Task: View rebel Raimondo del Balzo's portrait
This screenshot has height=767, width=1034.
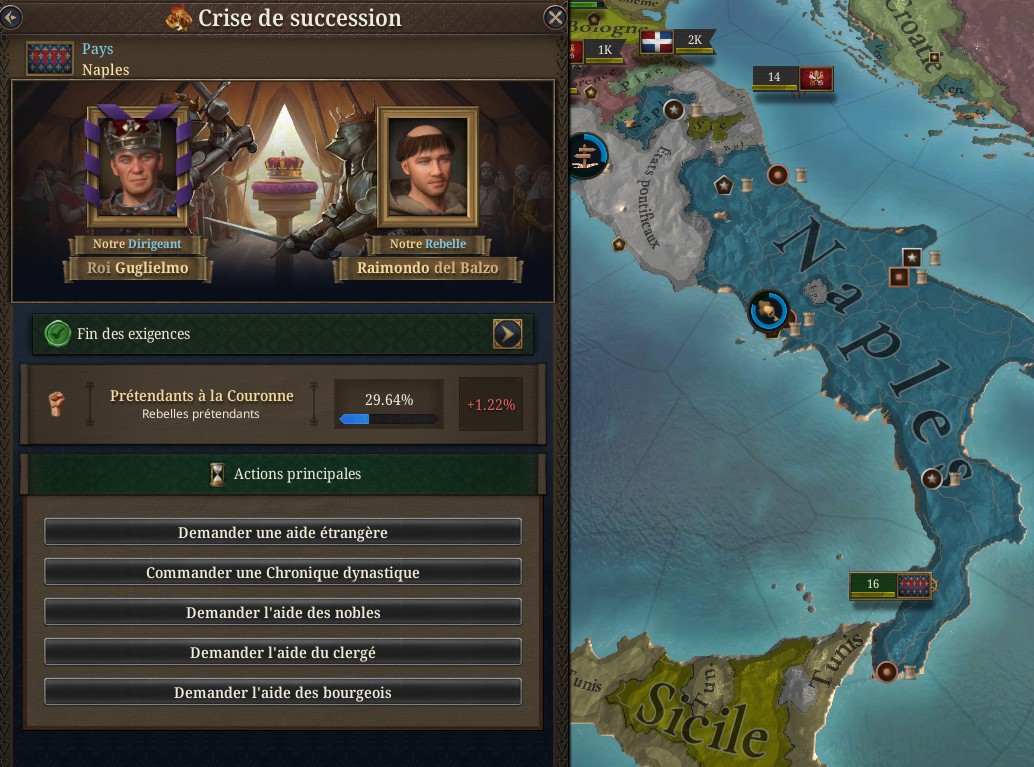Action: 427,168
